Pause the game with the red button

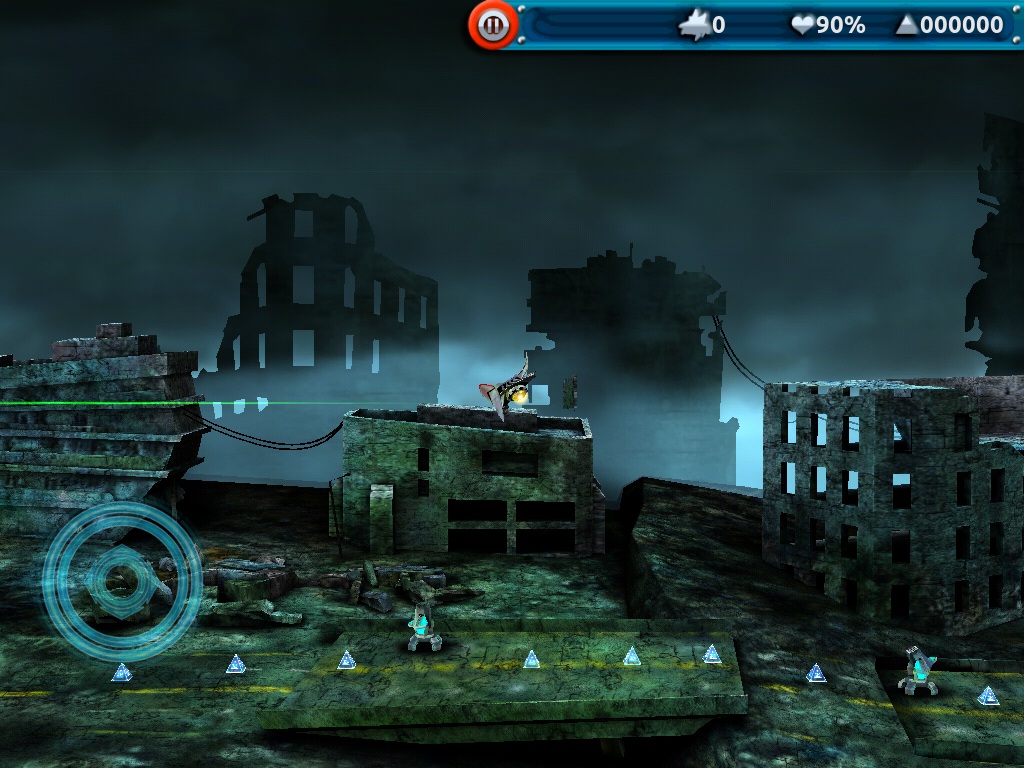coord(492,25)
